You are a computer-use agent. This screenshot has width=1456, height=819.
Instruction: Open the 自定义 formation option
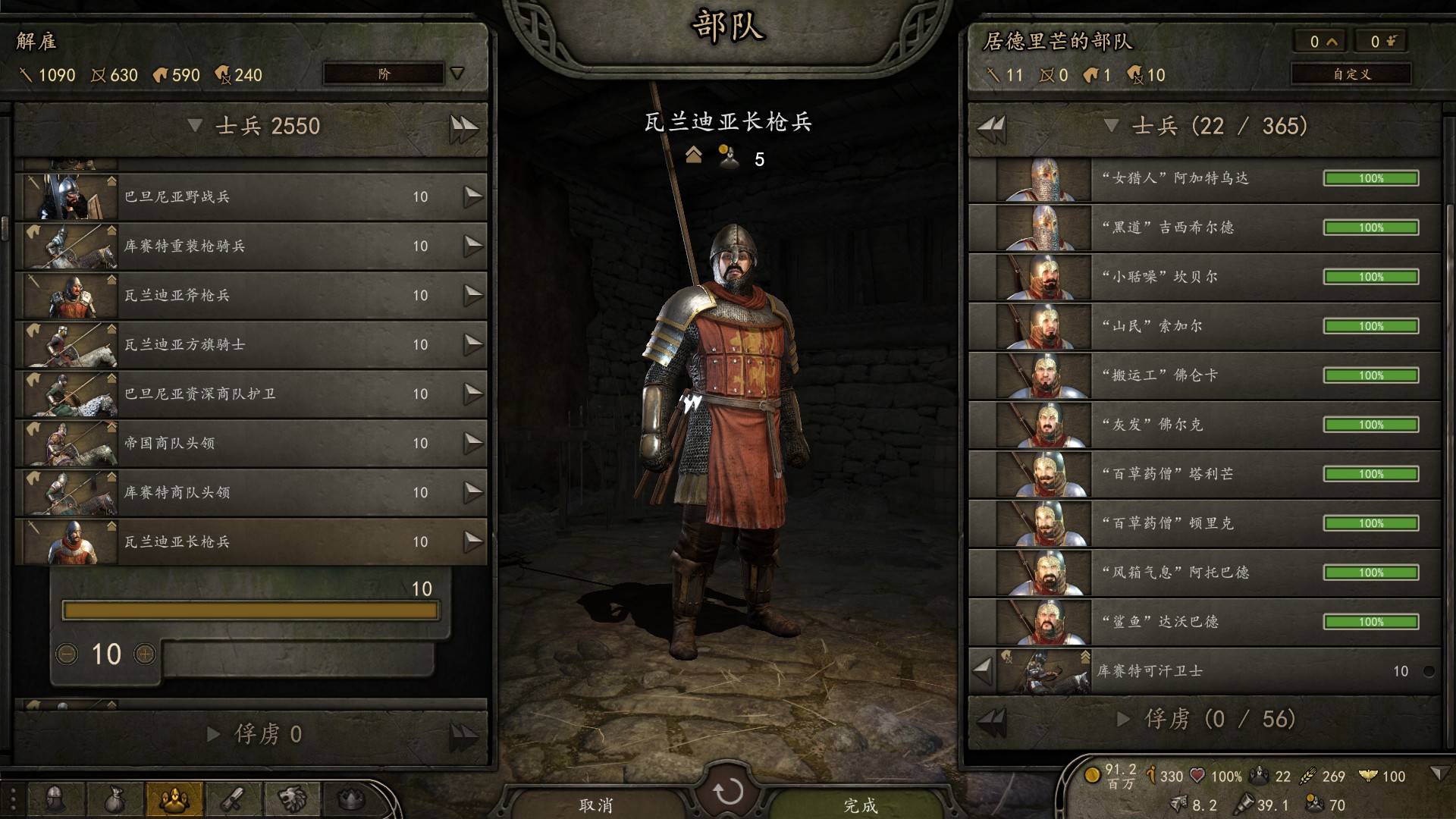1351,74
